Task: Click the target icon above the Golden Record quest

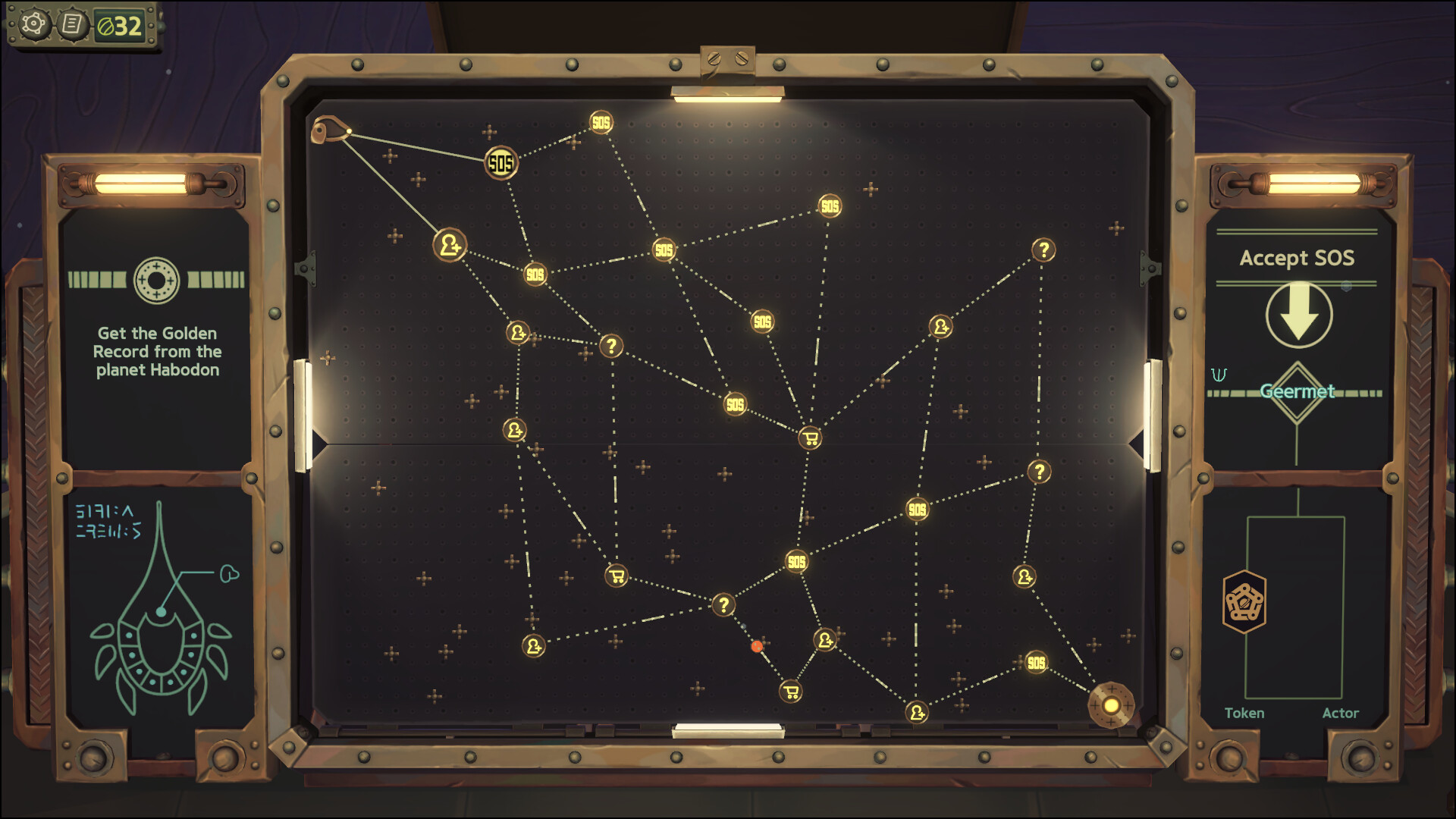Action: 155,280
